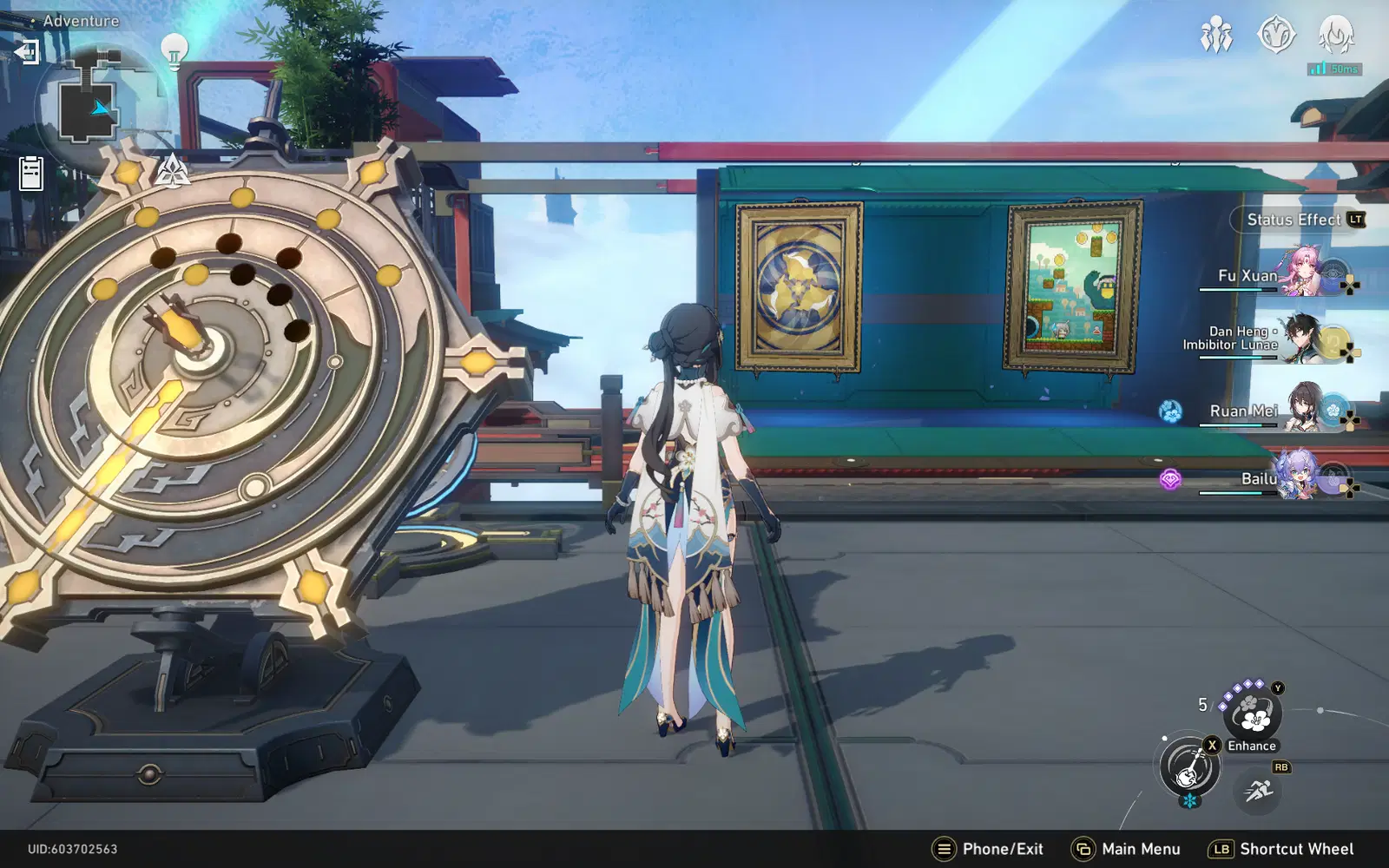Viewport: 1389px width, 868px height.
Task: Open Phone/Exit in the bottom bar
Action: [x=988, y=849]
